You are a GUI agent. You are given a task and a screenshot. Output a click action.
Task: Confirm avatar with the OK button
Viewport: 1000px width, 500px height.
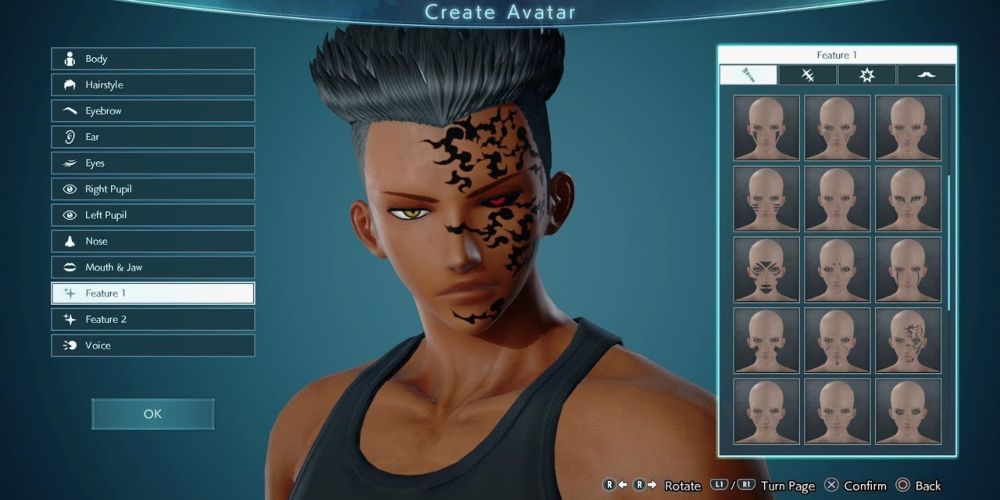152,414
